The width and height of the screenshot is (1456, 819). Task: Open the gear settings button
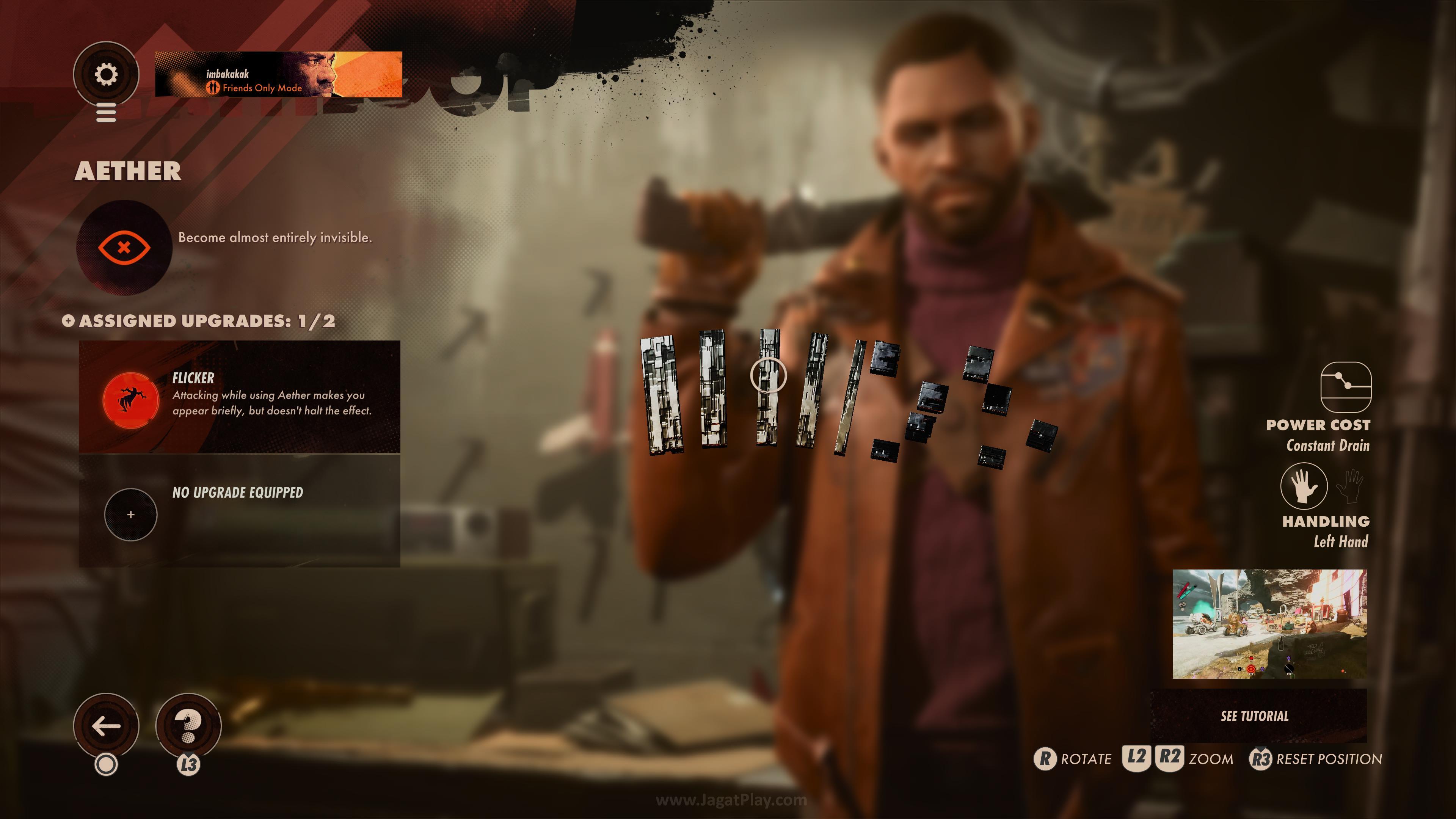pos(106,74)
